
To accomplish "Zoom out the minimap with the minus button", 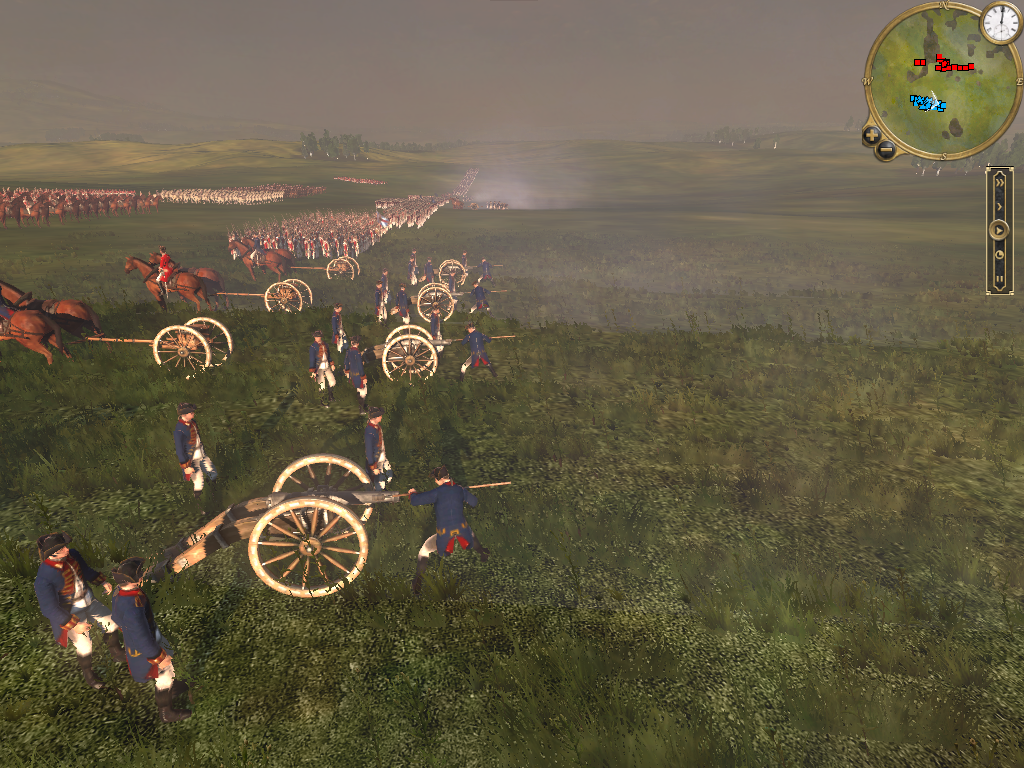I will (886, 151).
